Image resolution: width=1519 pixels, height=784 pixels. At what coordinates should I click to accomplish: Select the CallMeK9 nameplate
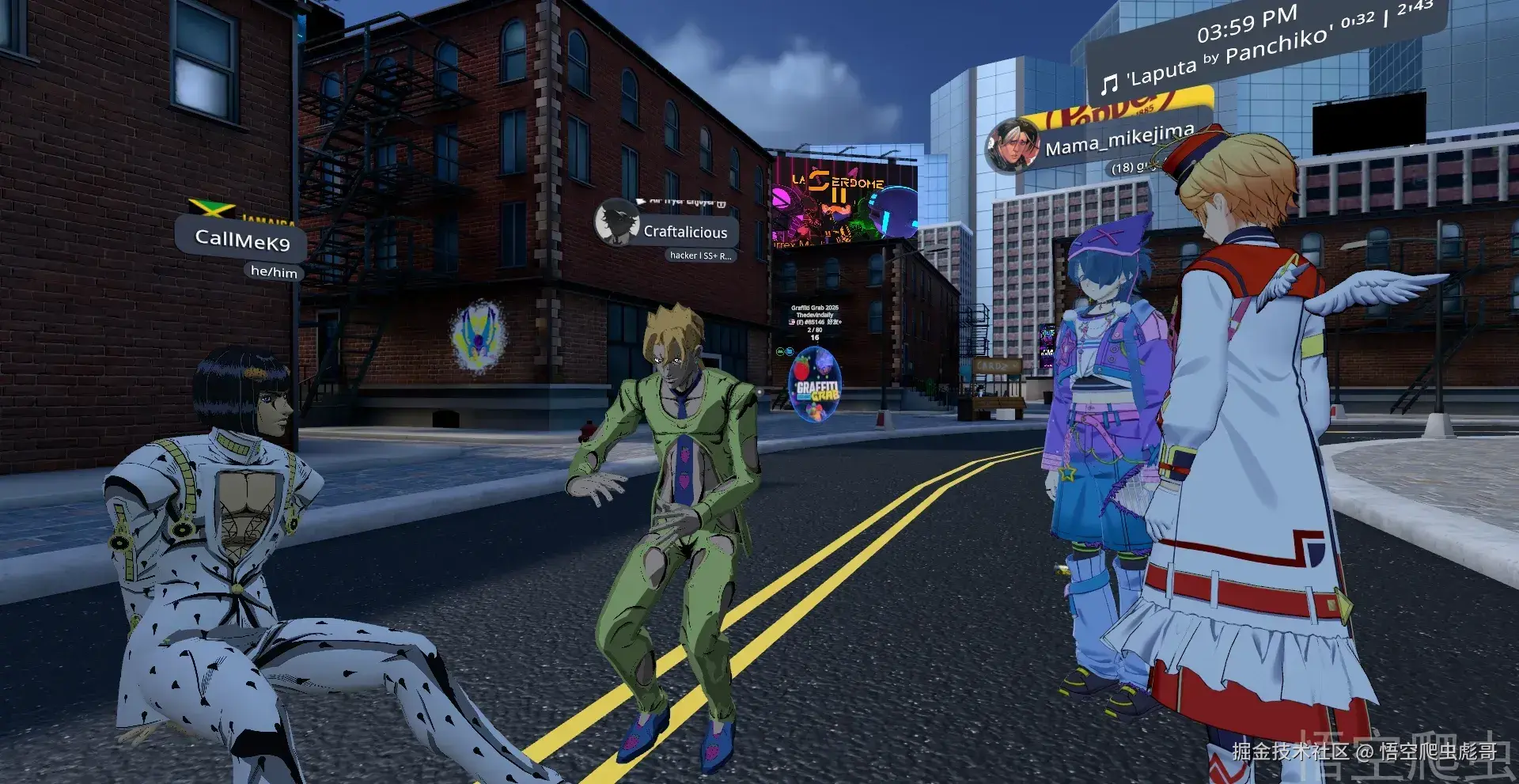(242, 239)
